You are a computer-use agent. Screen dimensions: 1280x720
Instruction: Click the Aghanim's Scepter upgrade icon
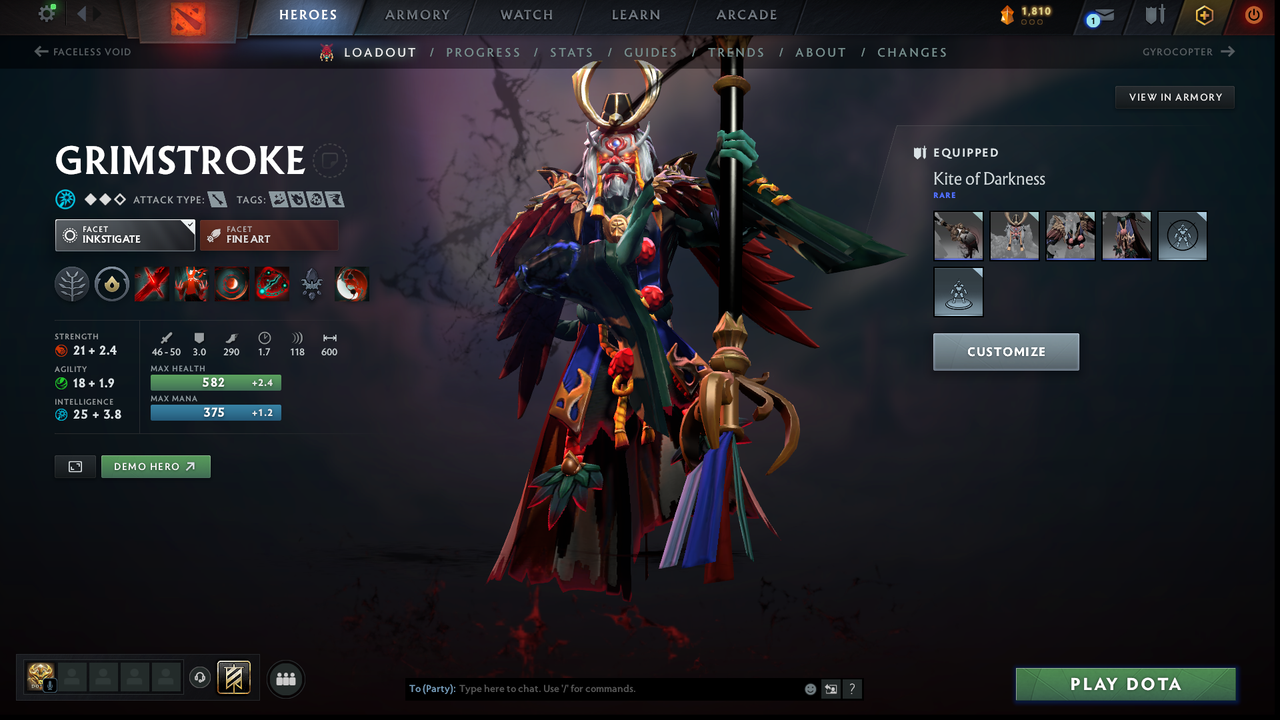pyautogui.click(x=311, y=283)
